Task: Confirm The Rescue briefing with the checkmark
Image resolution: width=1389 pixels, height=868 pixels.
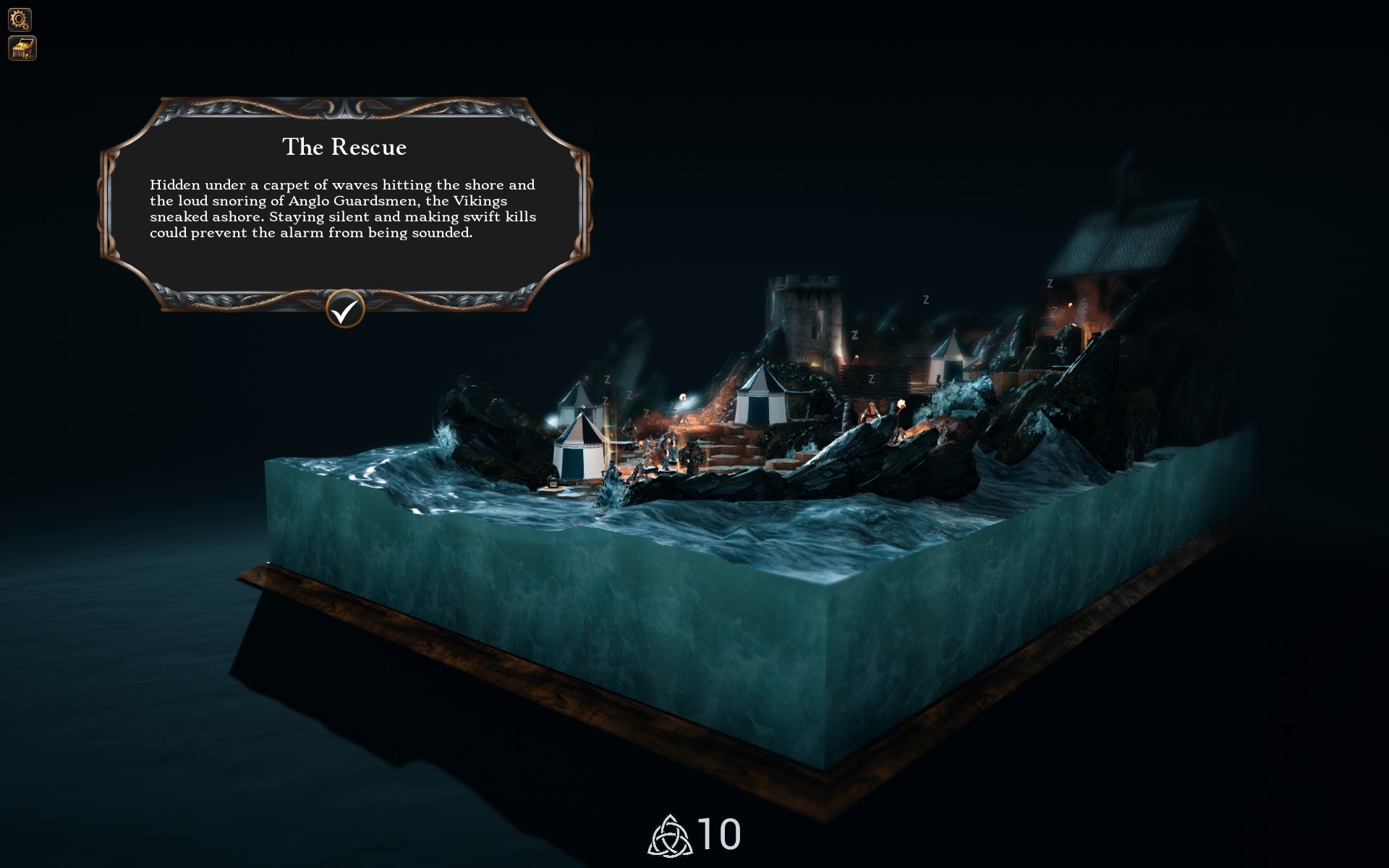Action: (x=345, y=310)
